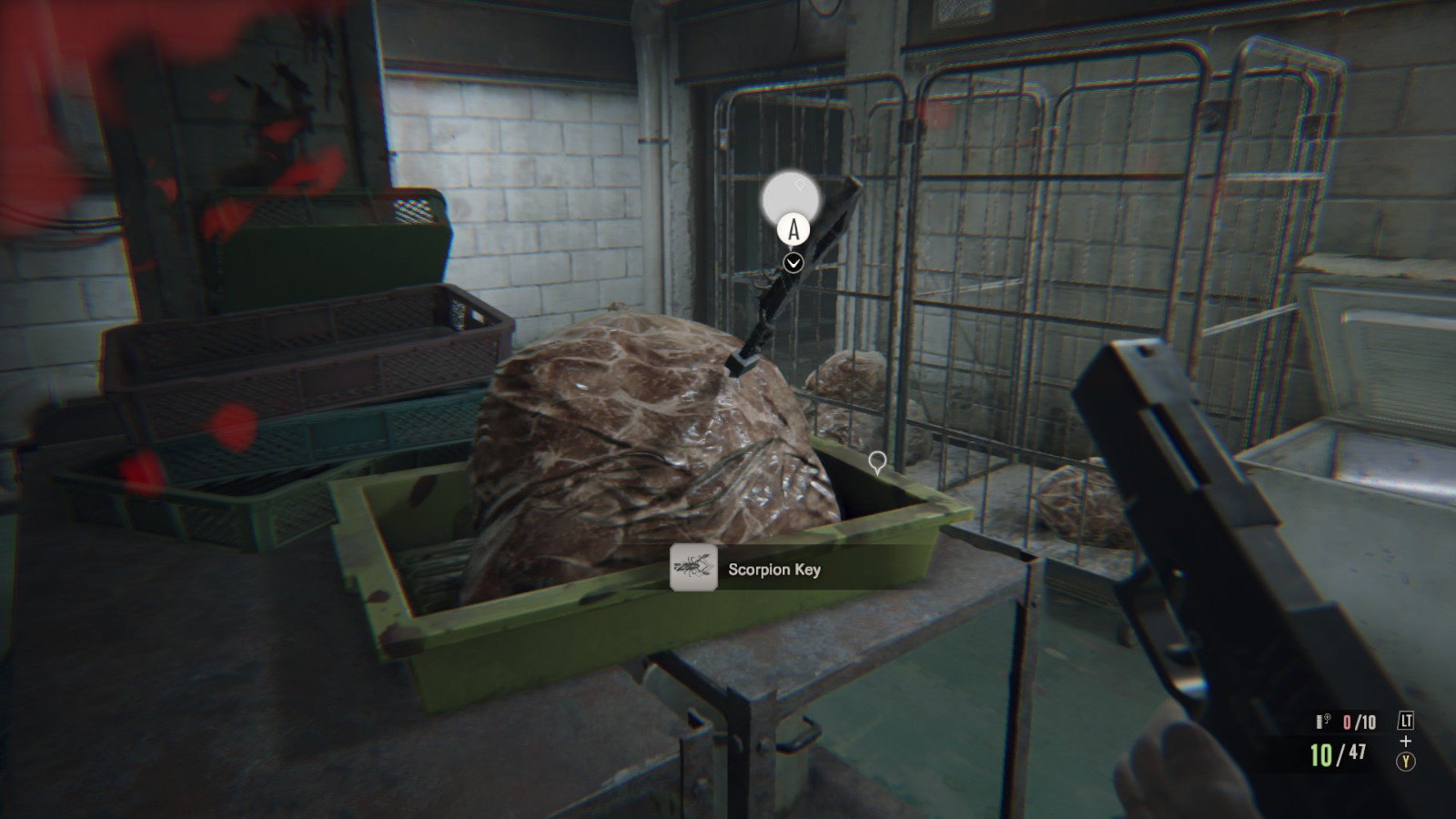Expand the chevron below the A prompt
The width and height of the screenshot is (1456, 819).
tap(793, 262)
